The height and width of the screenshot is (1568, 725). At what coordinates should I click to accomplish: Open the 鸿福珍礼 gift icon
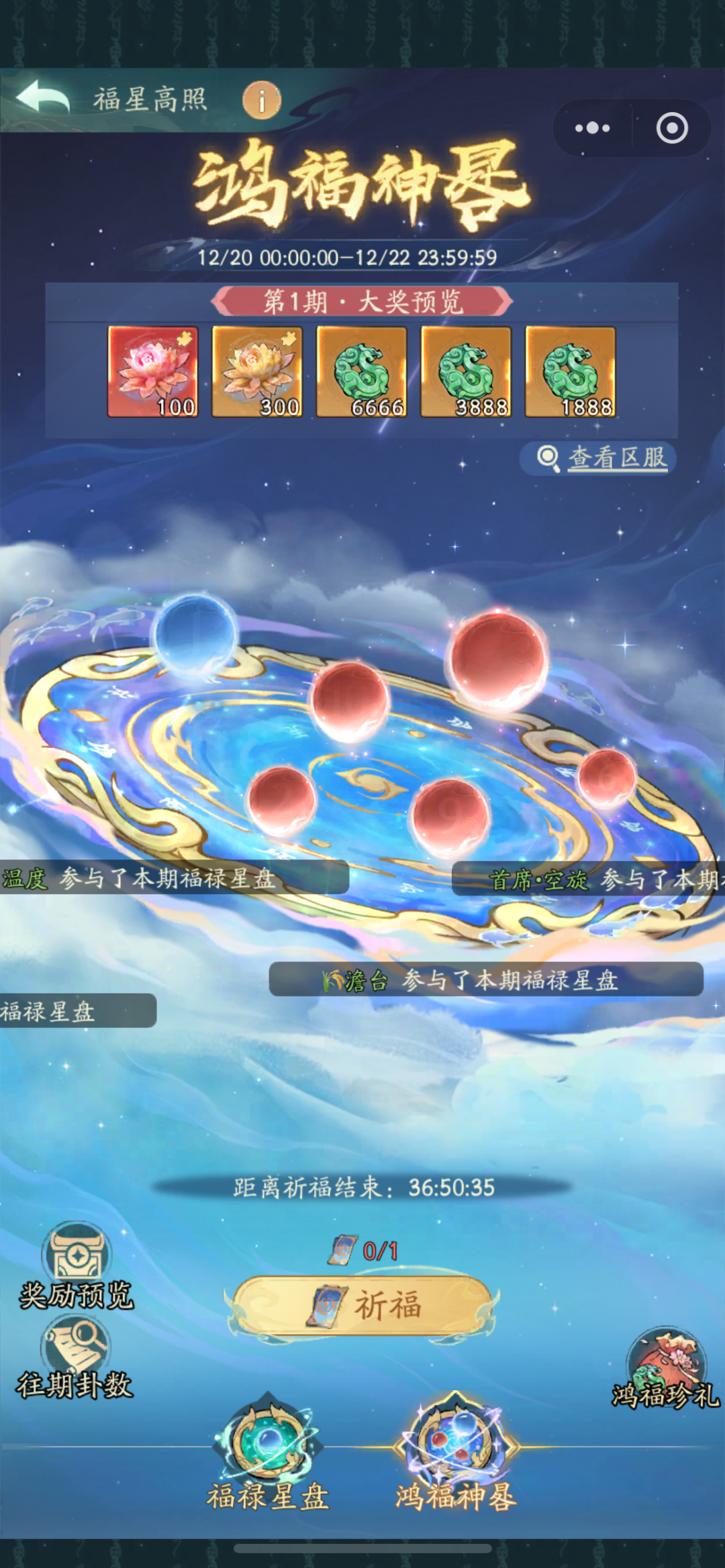[x=665, y=1370]
